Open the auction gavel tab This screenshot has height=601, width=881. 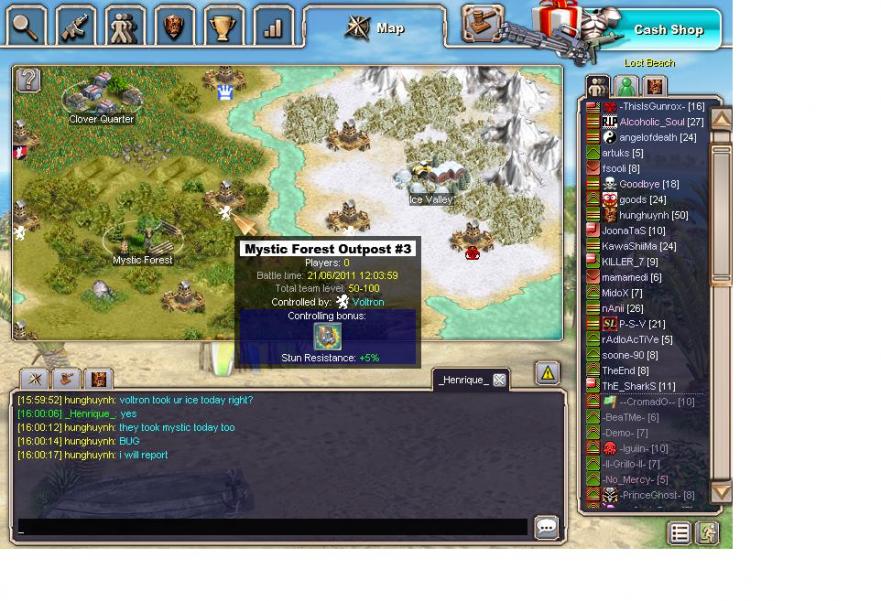pyautogui.click(x=483, y=22)
